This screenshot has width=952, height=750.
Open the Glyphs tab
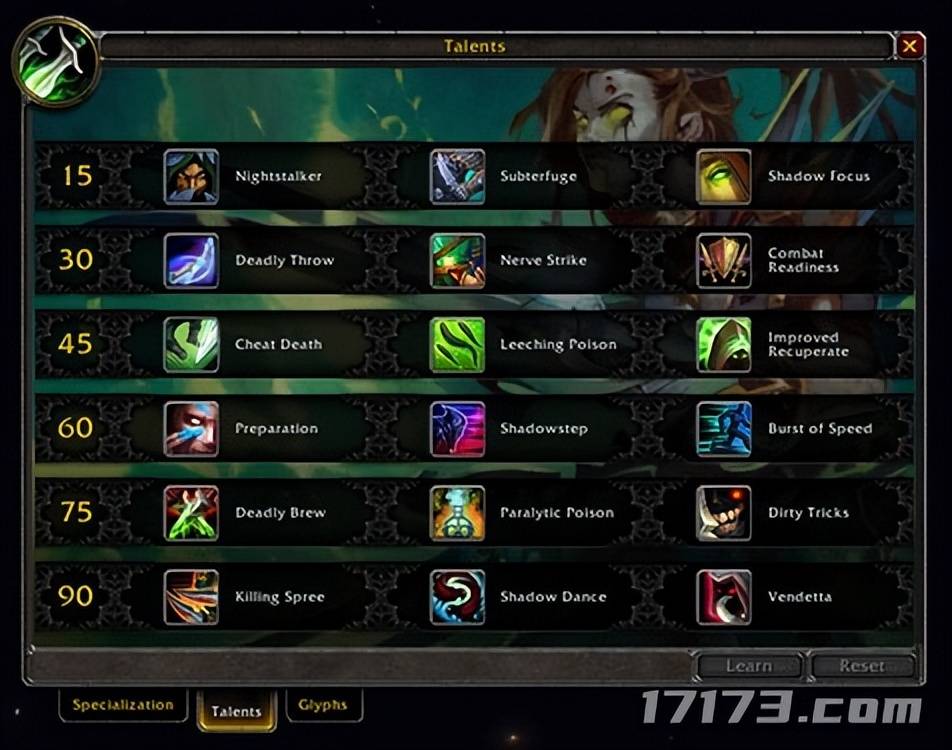(323, 705)
